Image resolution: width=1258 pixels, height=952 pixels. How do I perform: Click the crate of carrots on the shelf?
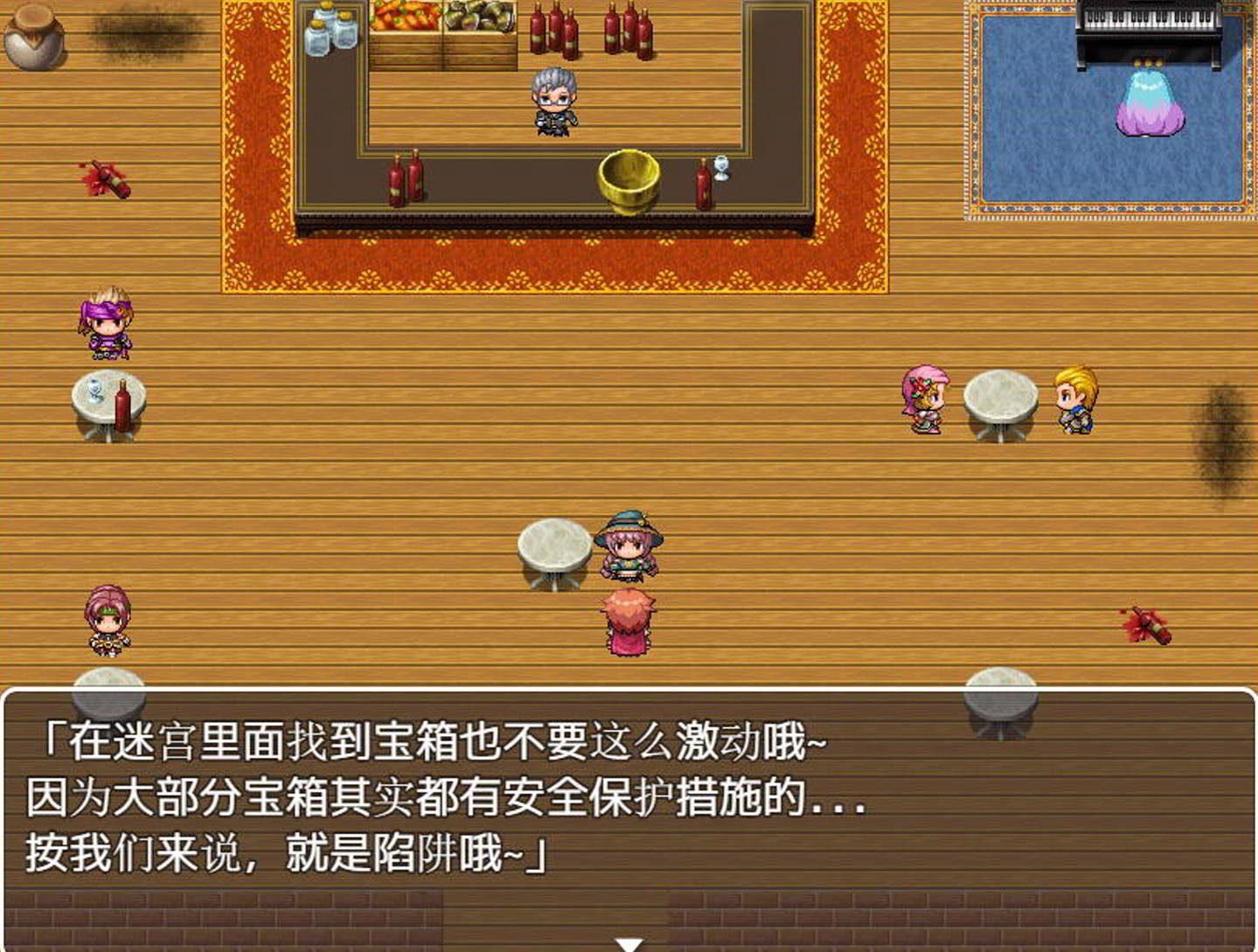click(407, 22)
